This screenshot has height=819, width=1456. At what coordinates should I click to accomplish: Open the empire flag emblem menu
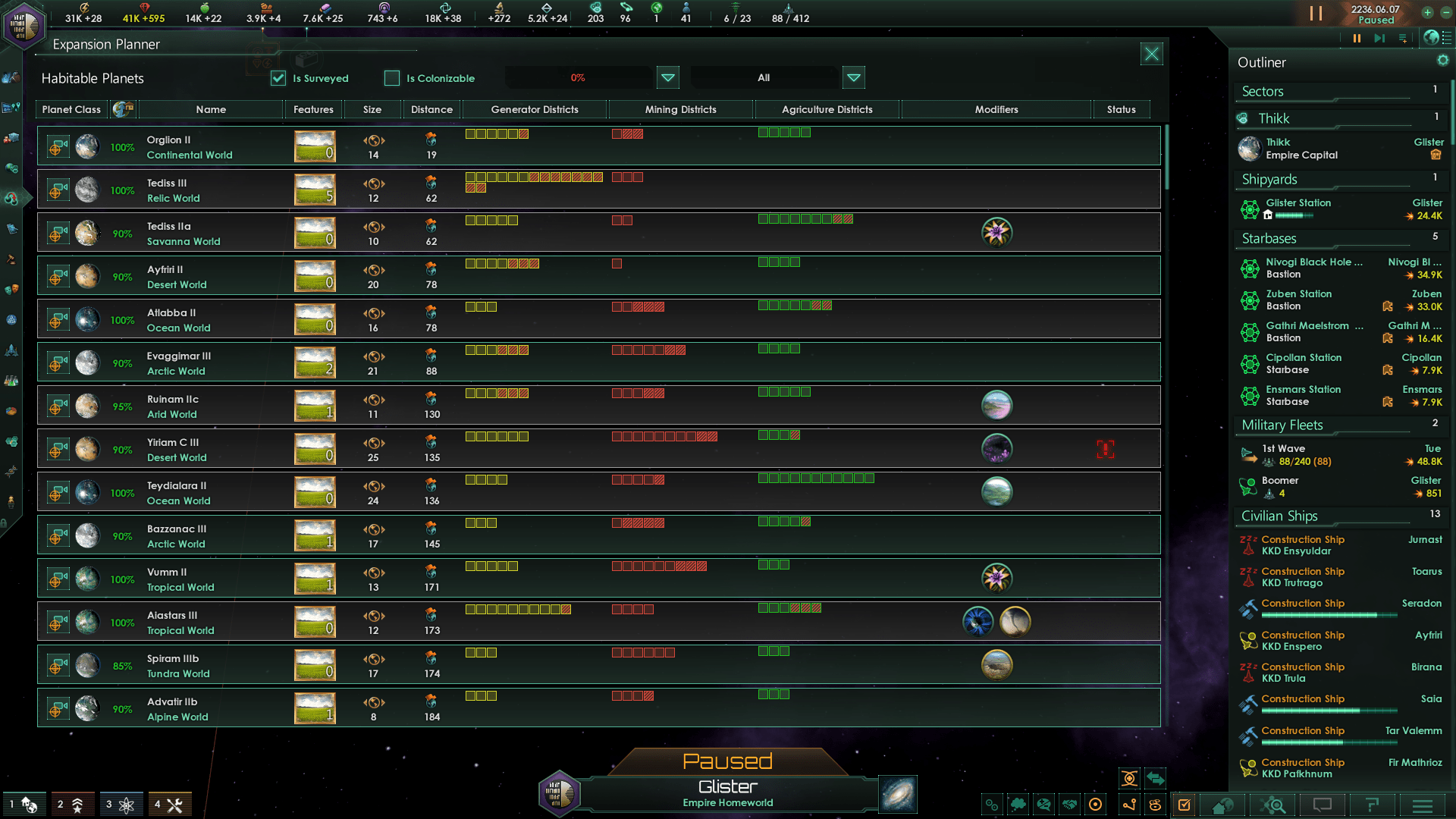[24, 24]
